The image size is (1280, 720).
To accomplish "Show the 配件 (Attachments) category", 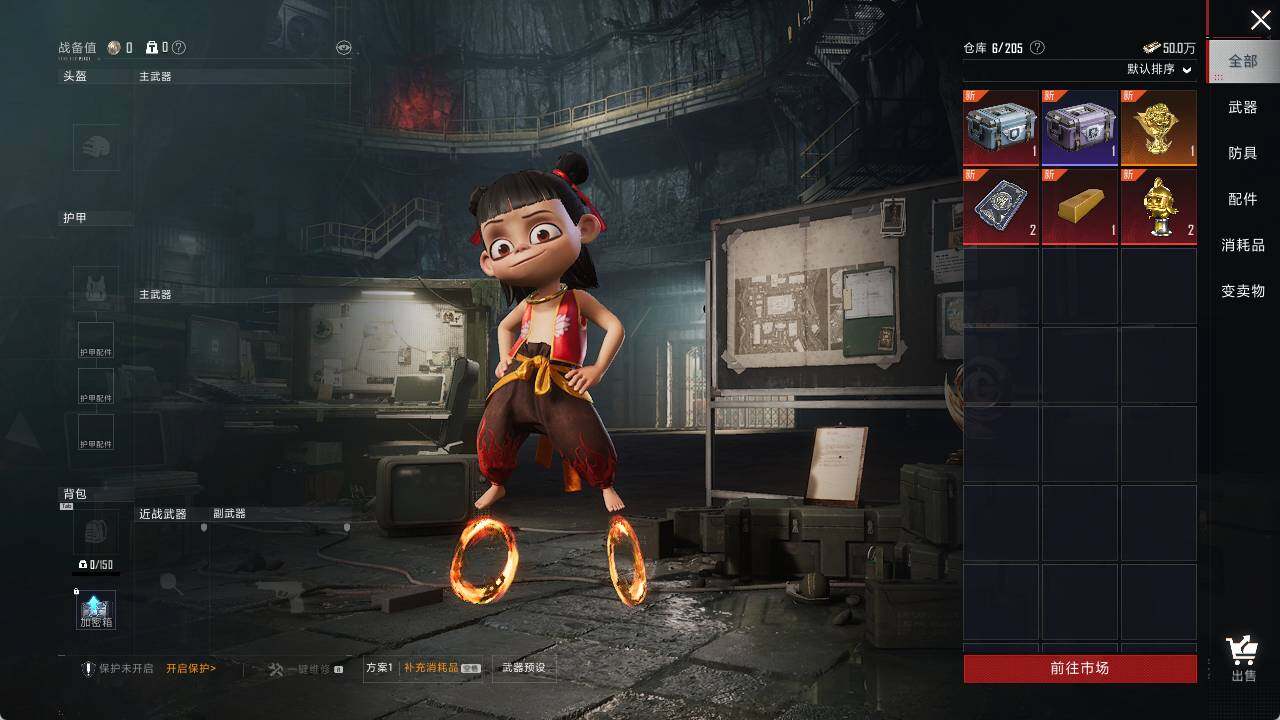I will click(1243, 199).
